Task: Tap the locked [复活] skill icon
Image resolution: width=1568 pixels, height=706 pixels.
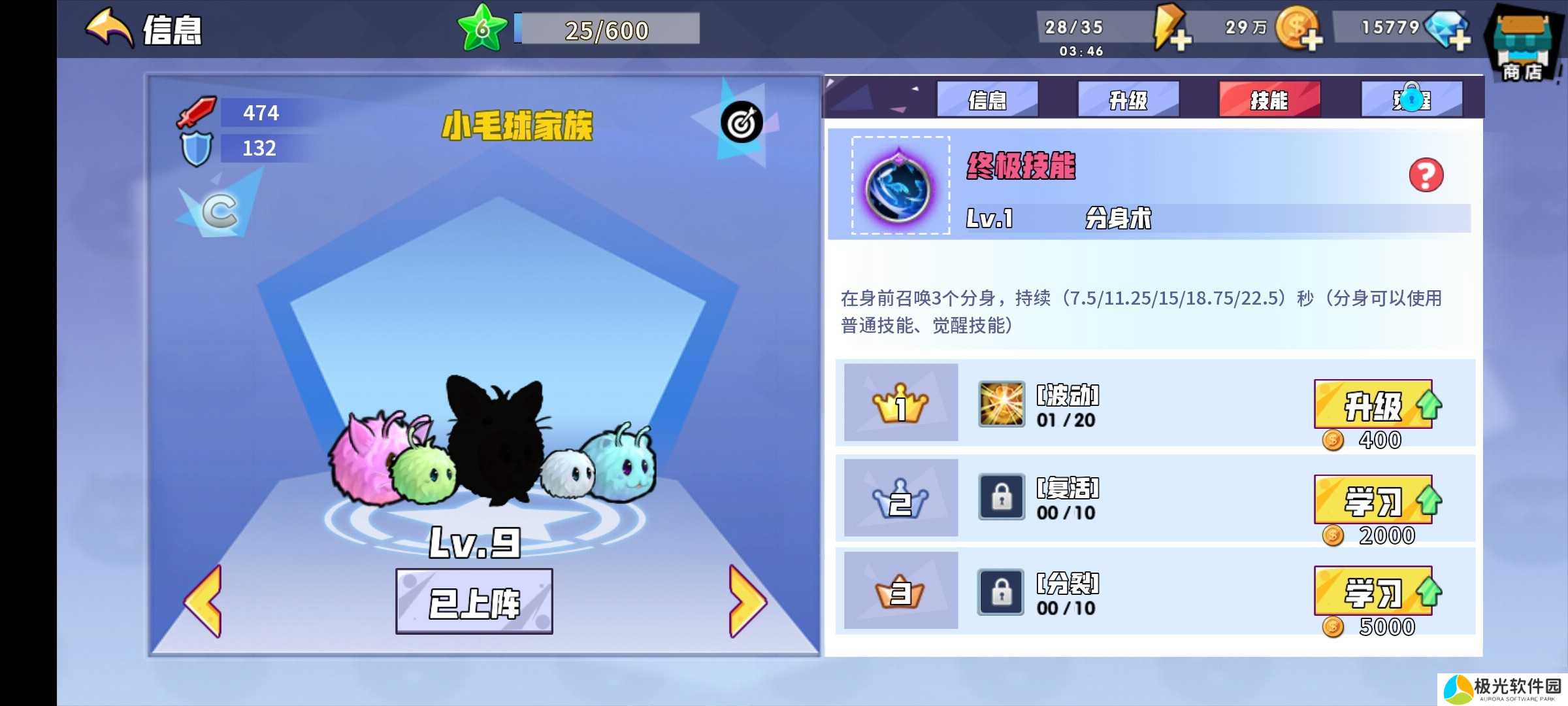Action: pyautogui.click(x=1001, y=497)
